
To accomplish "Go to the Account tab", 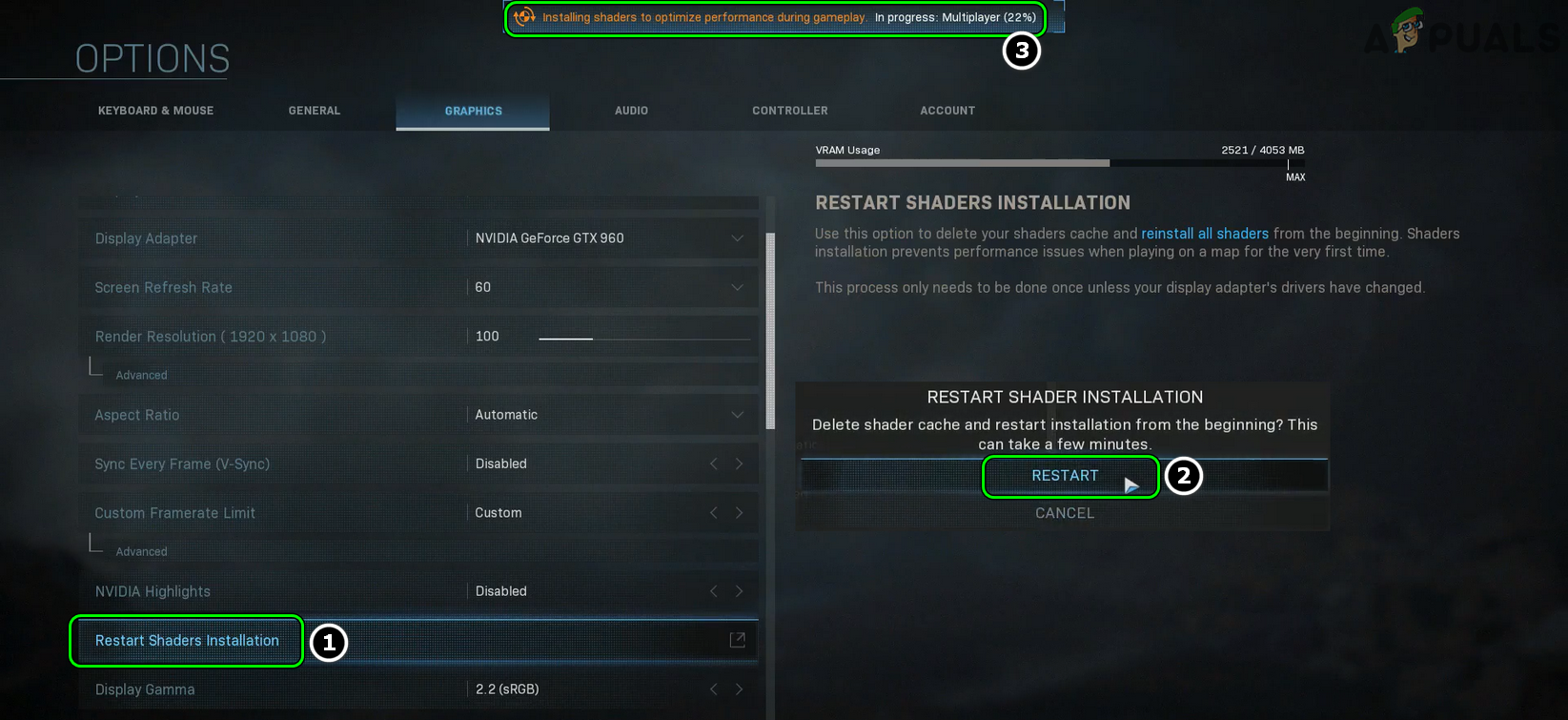I will [947, 111].
